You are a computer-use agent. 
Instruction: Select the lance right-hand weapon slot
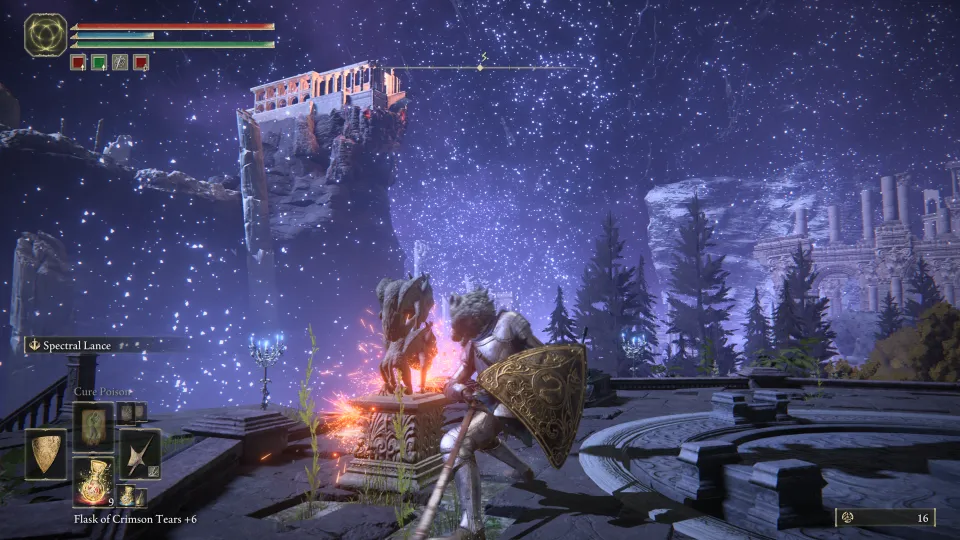point(138,452)
